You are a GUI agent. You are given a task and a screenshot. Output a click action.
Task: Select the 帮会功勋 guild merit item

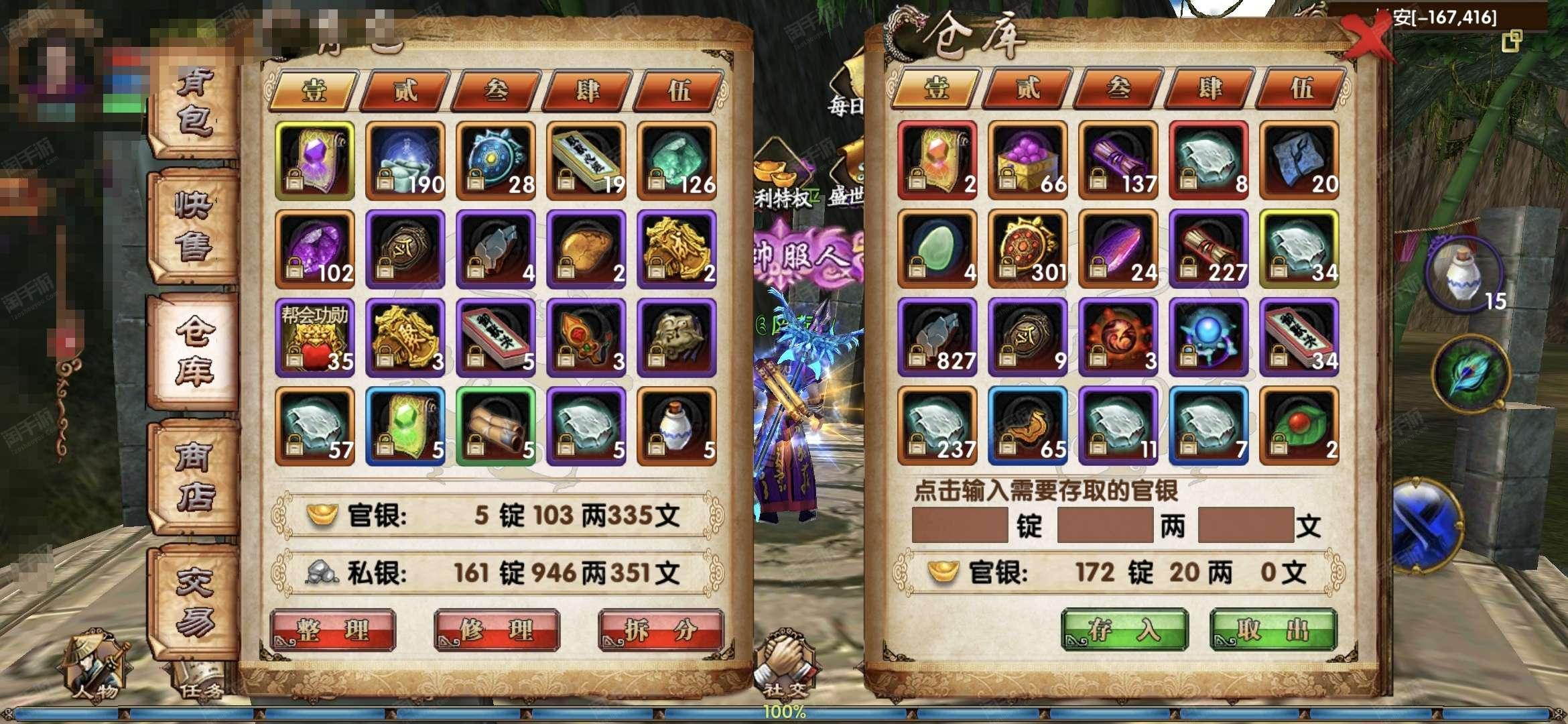(x=314, y=337)
